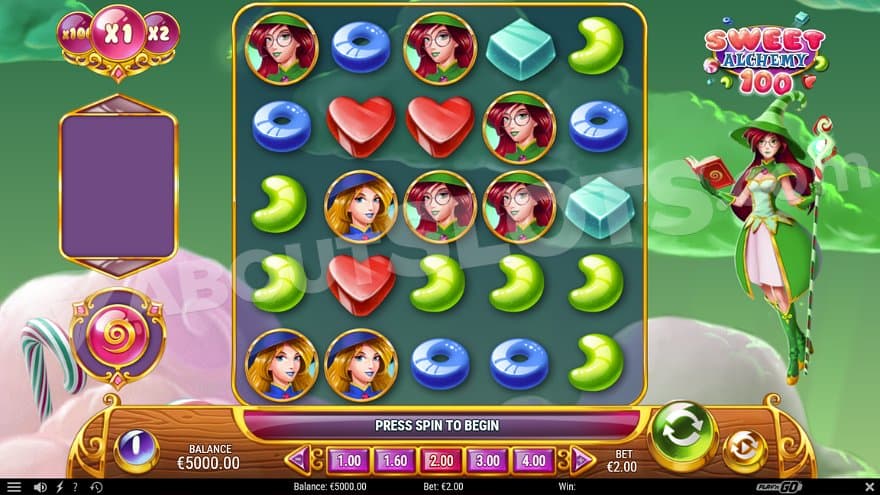Open the autoplay options
Screen dimensions: 880x495
744,451
